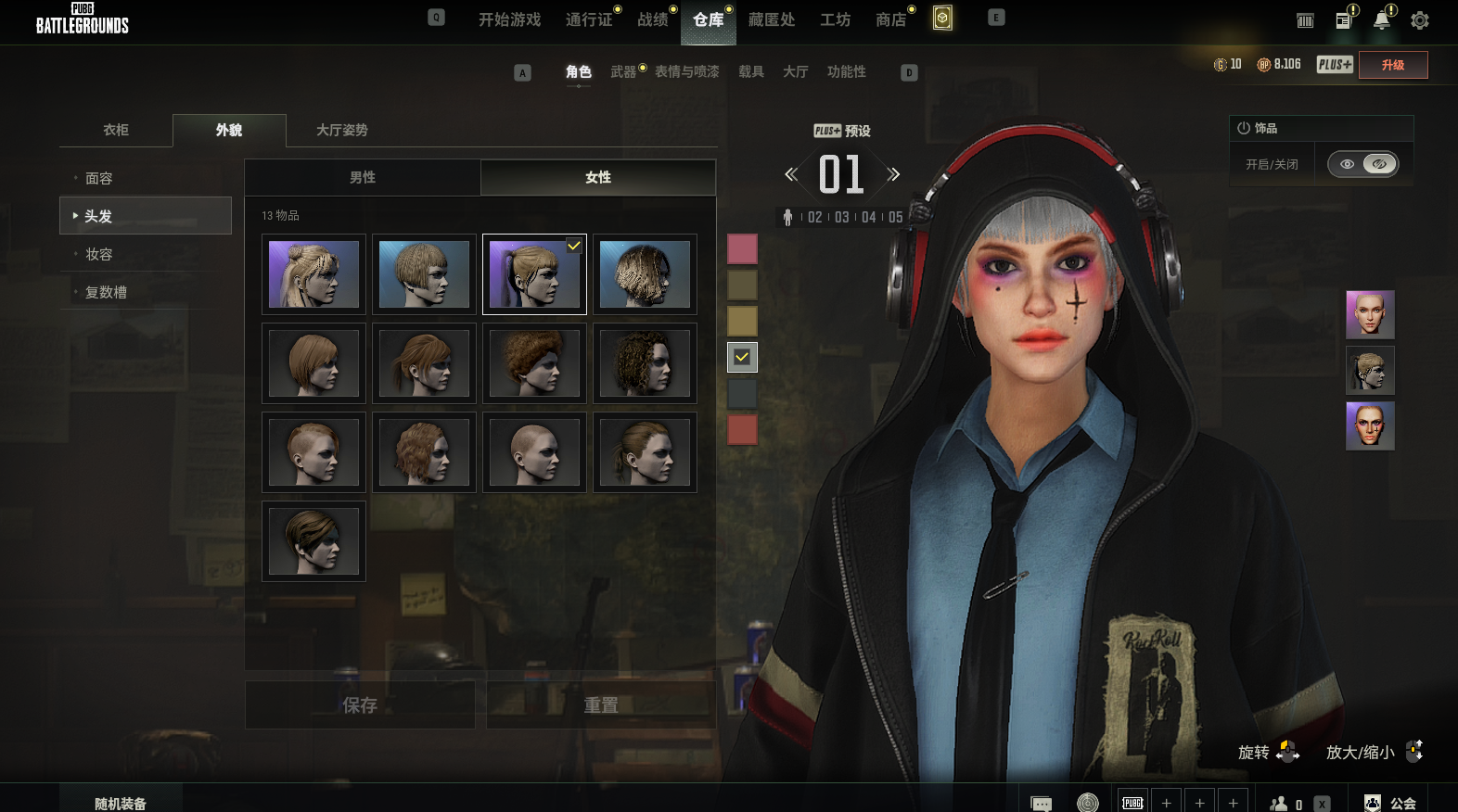Choose the blonde bob hairstyle thumbnail

pos(424,274)
